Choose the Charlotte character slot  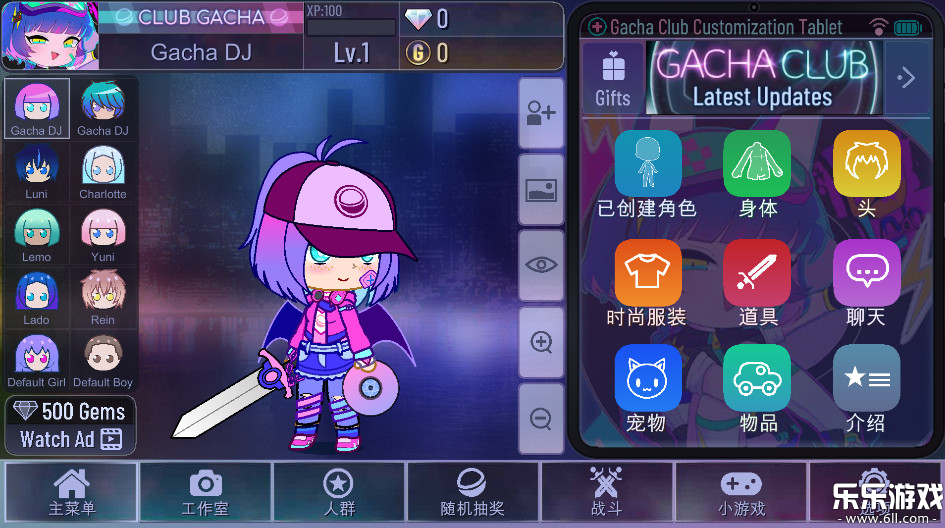[x=103, y=170]
